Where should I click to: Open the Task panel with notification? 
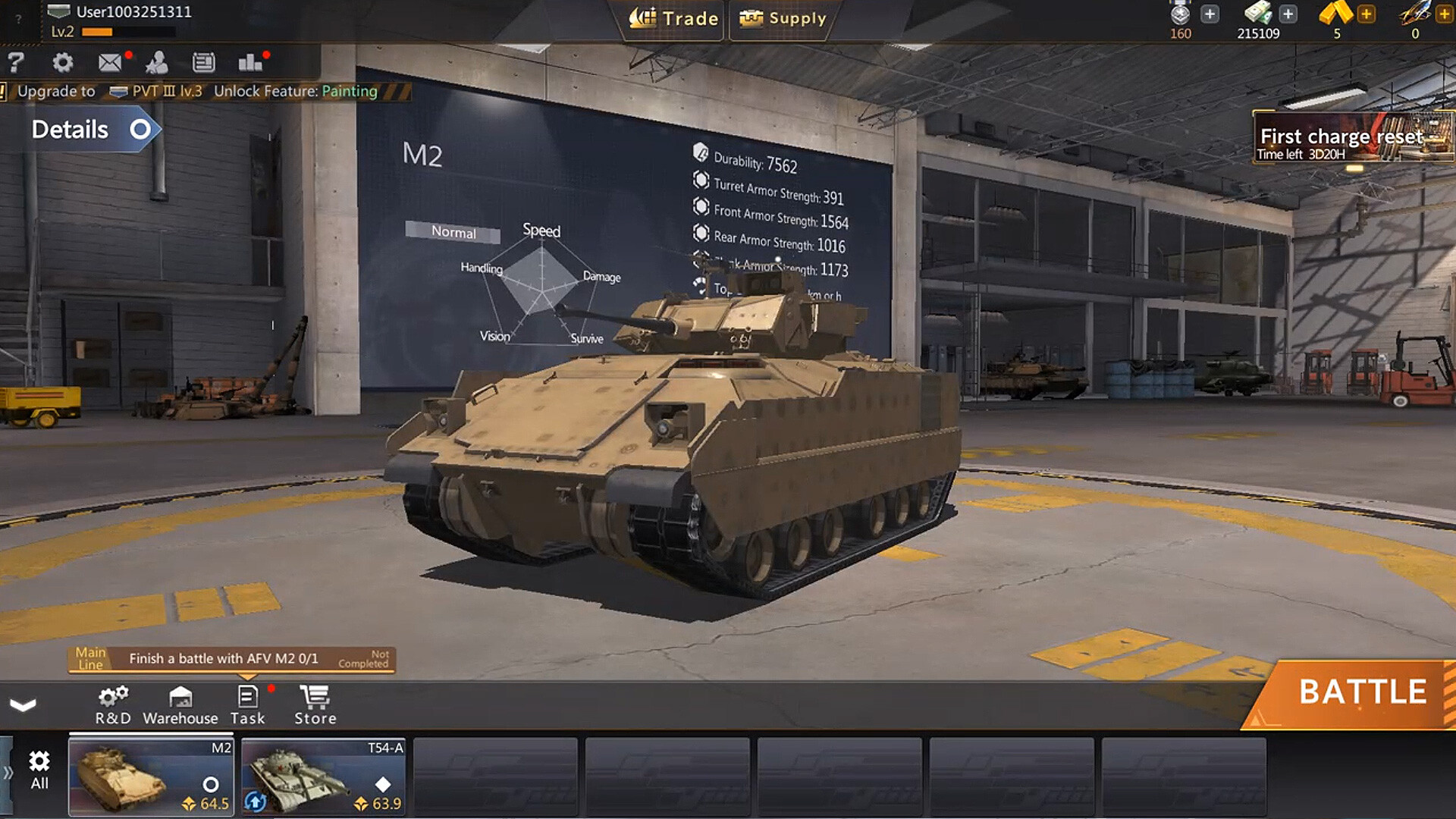248,704
